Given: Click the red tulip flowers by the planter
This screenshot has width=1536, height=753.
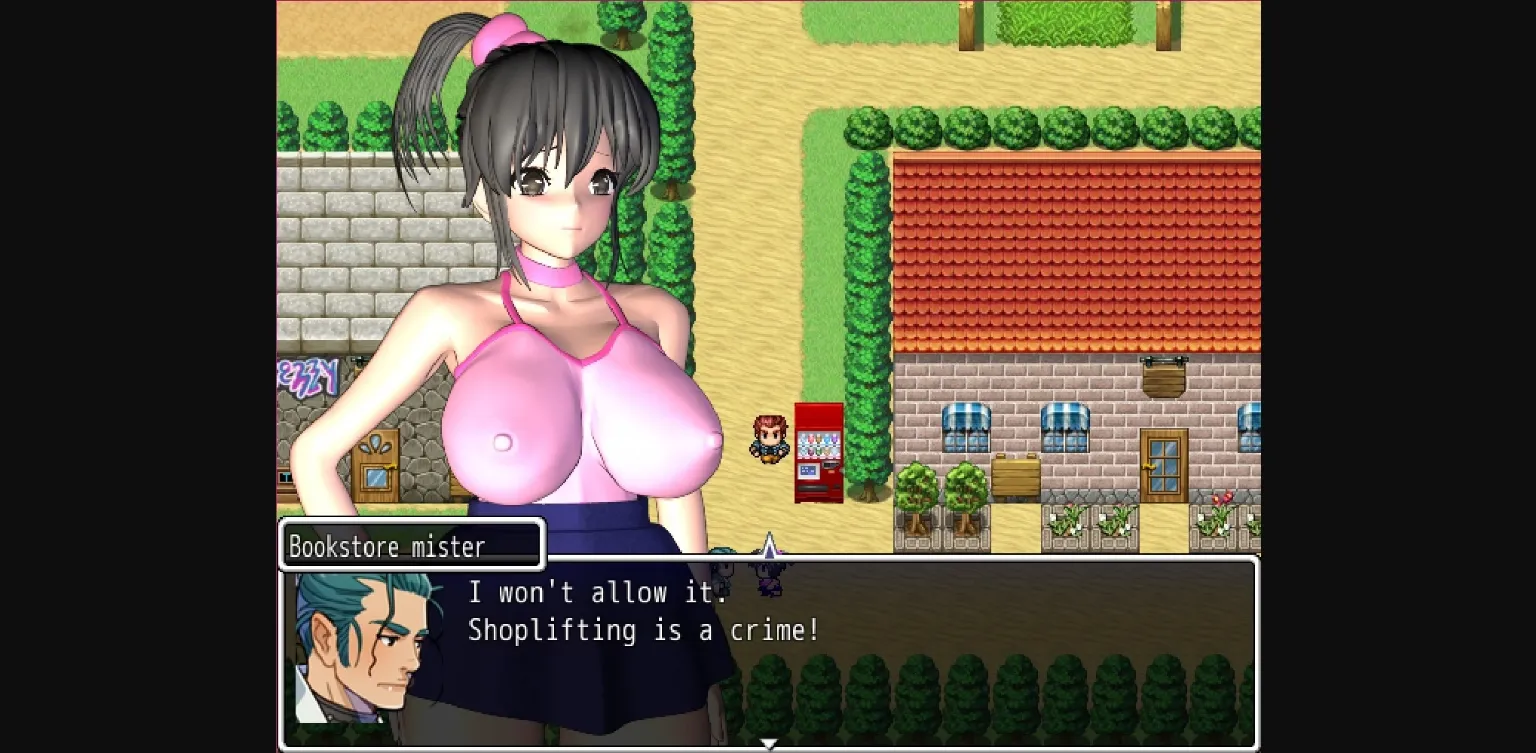Looking at the screenshot, I should 1224,498.
